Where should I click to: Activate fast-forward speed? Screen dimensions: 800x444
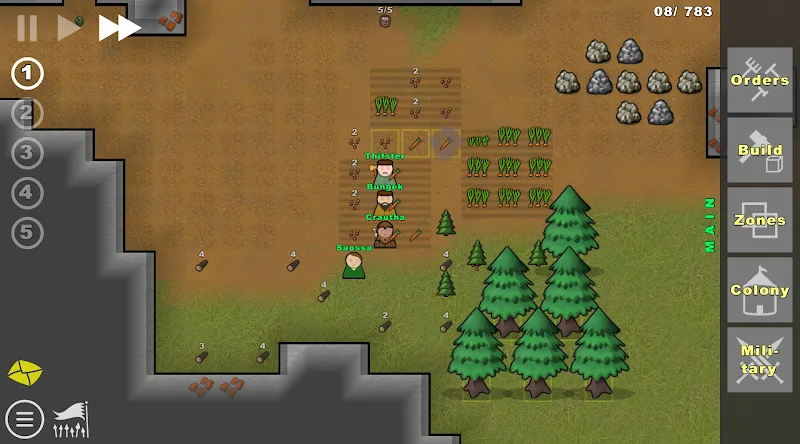(119, 28)
